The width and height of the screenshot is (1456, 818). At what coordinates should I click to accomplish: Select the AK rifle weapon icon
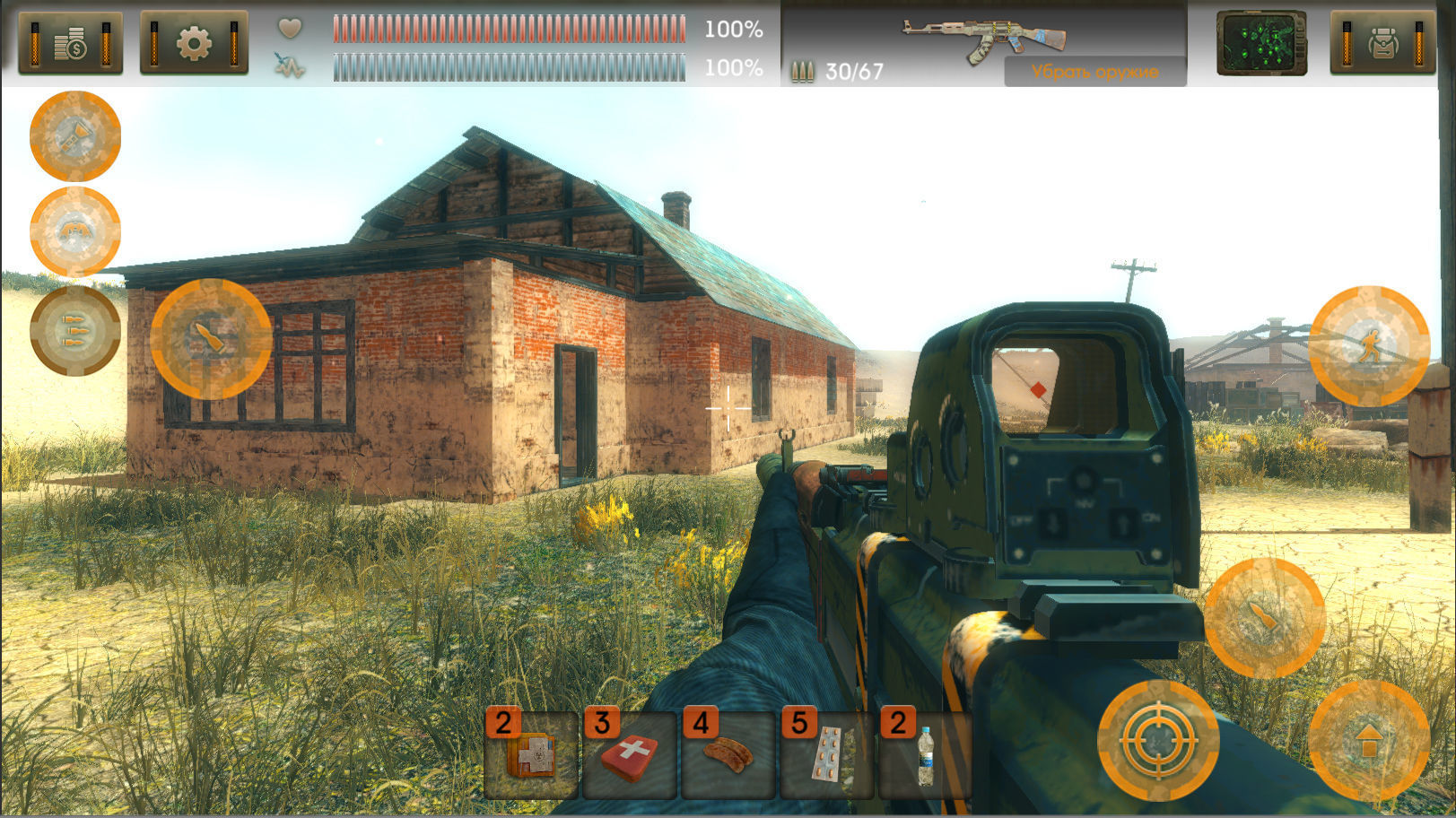point(983,39)
